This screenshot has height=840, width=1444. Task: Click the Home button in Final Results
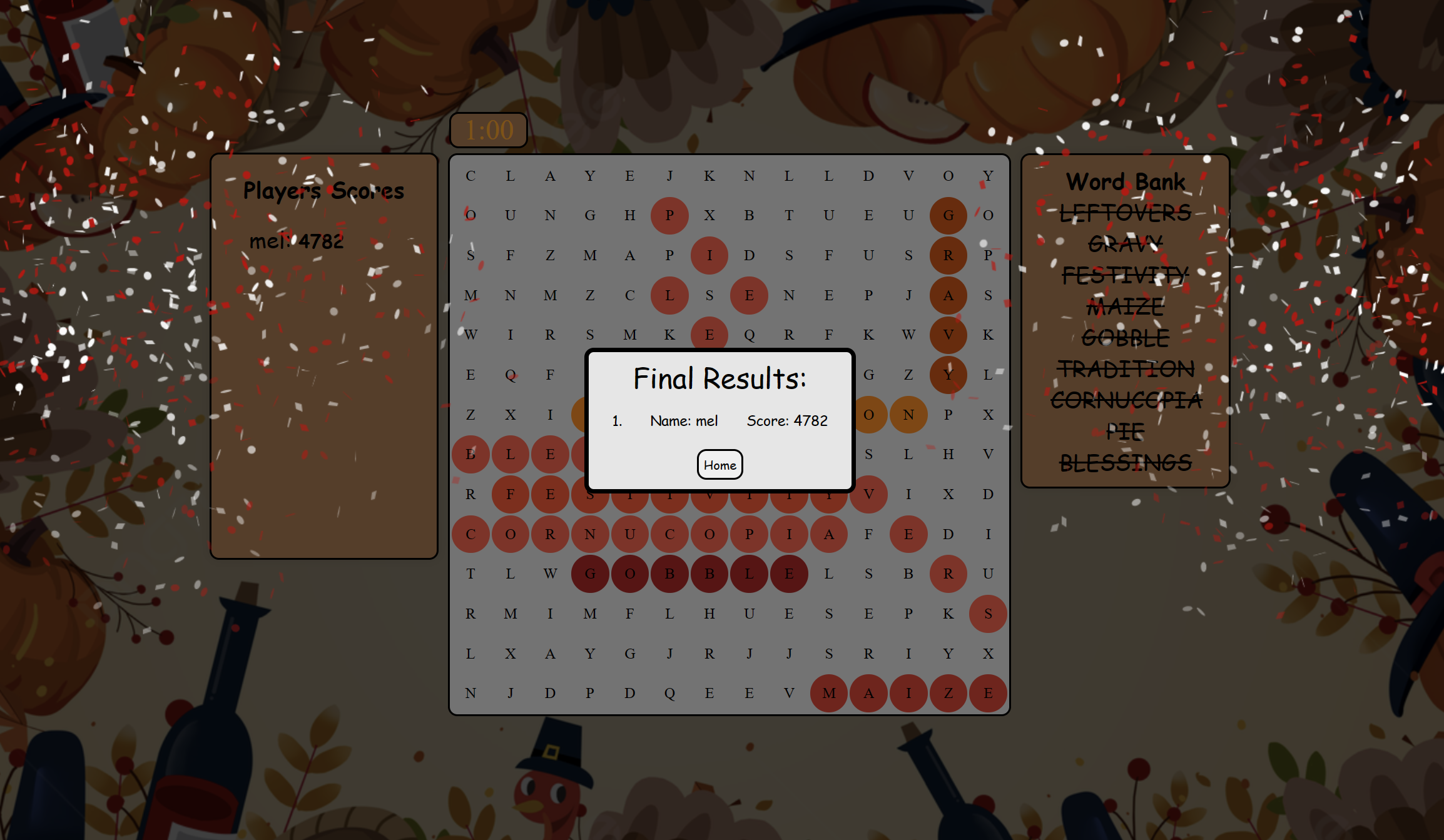click(x=719, y=465)
